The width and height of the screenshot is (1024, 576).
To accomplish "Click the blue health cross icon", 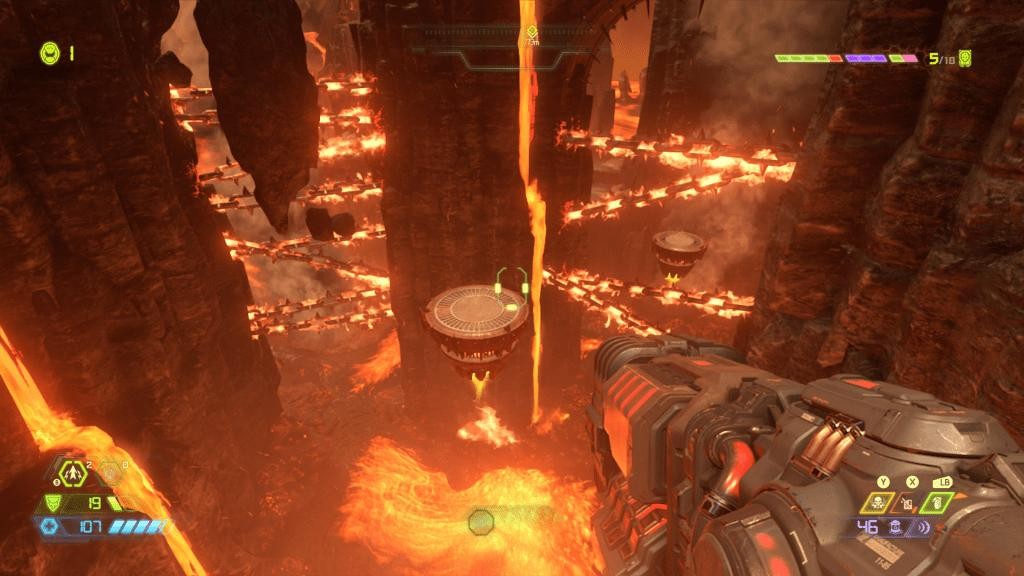I will (47, 527).
